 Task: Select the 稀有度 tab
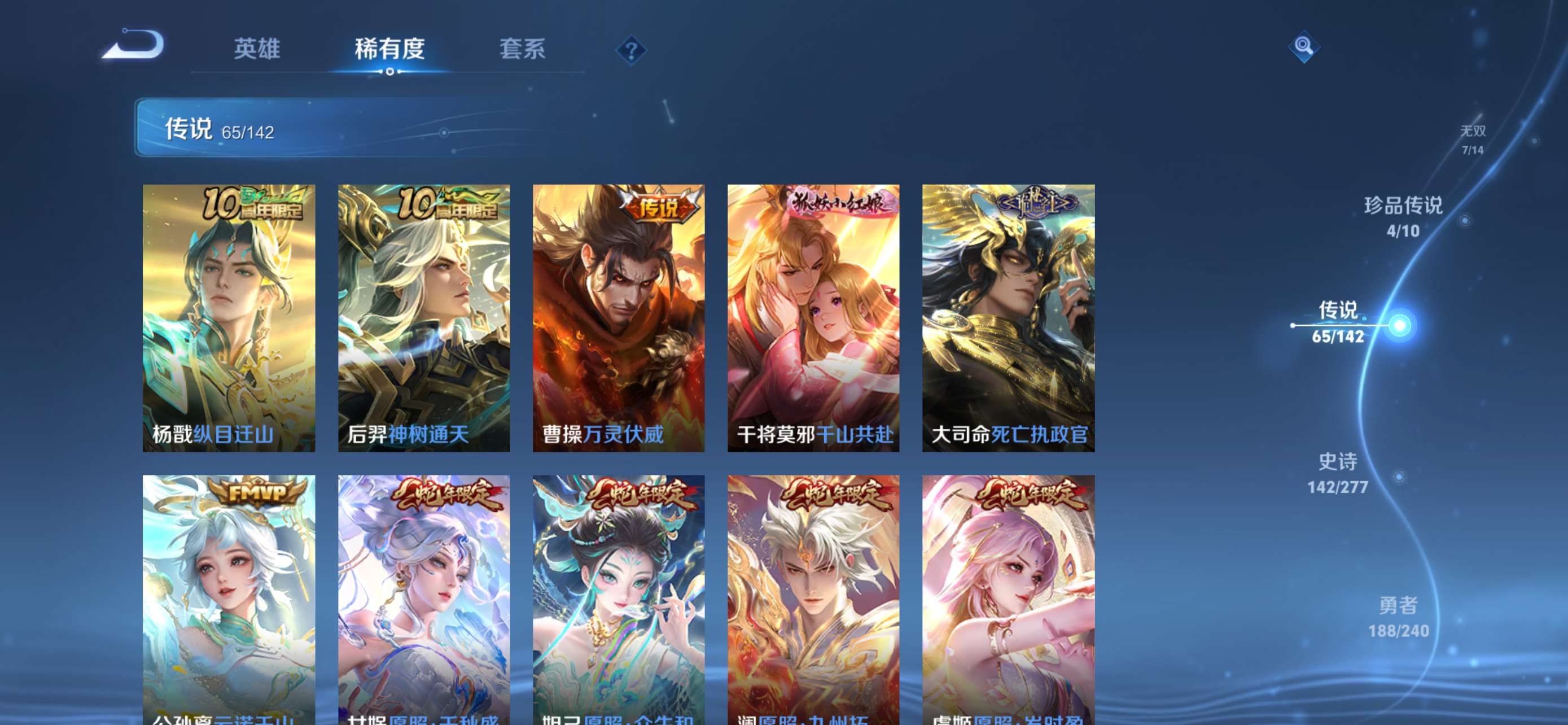389,50
